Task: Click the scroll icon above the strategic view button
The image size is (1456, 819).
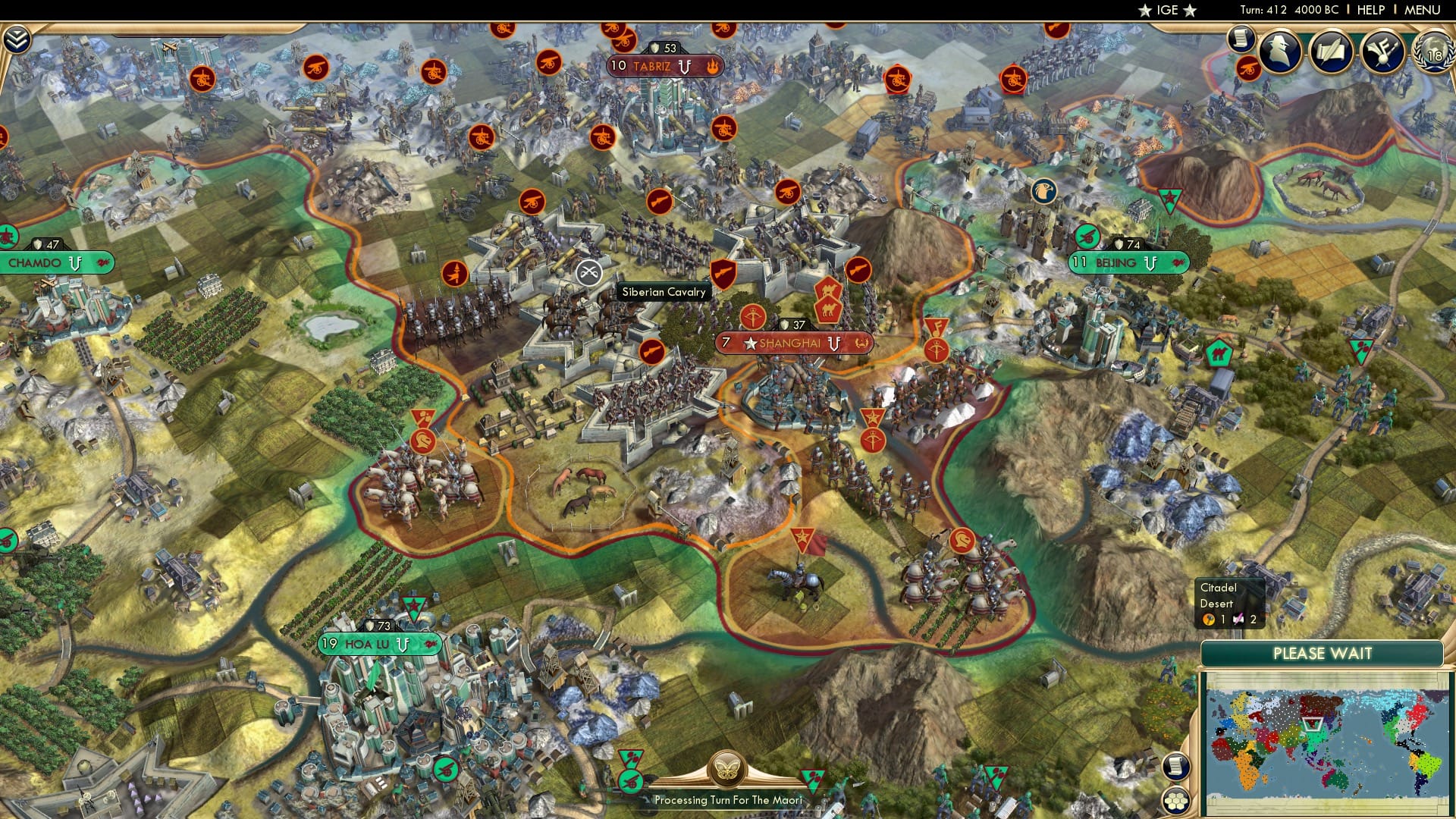Action: coord(1175,767)
